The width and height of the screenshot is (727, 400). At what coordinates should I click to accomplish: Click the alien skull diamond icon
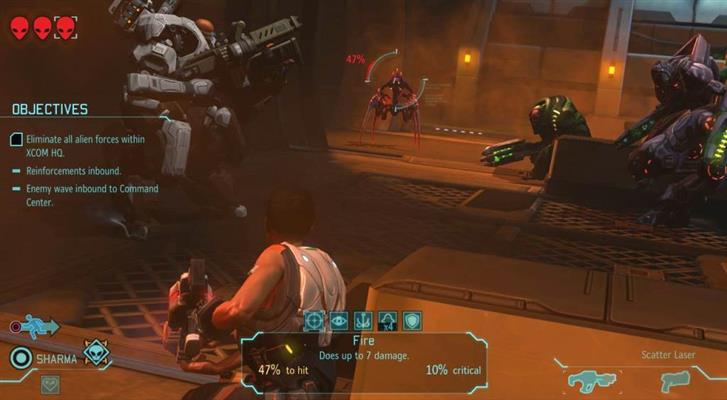coord(96,352)
